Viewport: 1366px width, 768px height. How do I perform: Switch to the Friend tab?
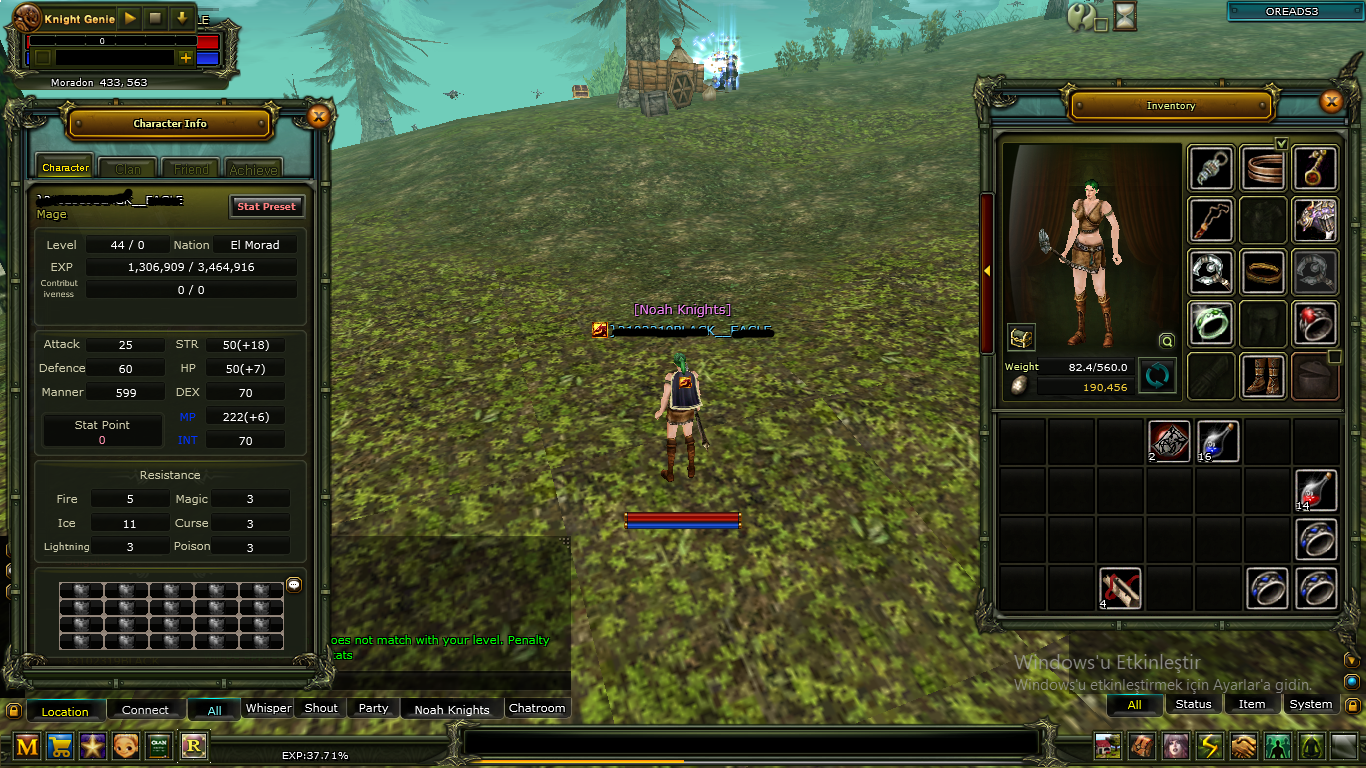[190, 169]
